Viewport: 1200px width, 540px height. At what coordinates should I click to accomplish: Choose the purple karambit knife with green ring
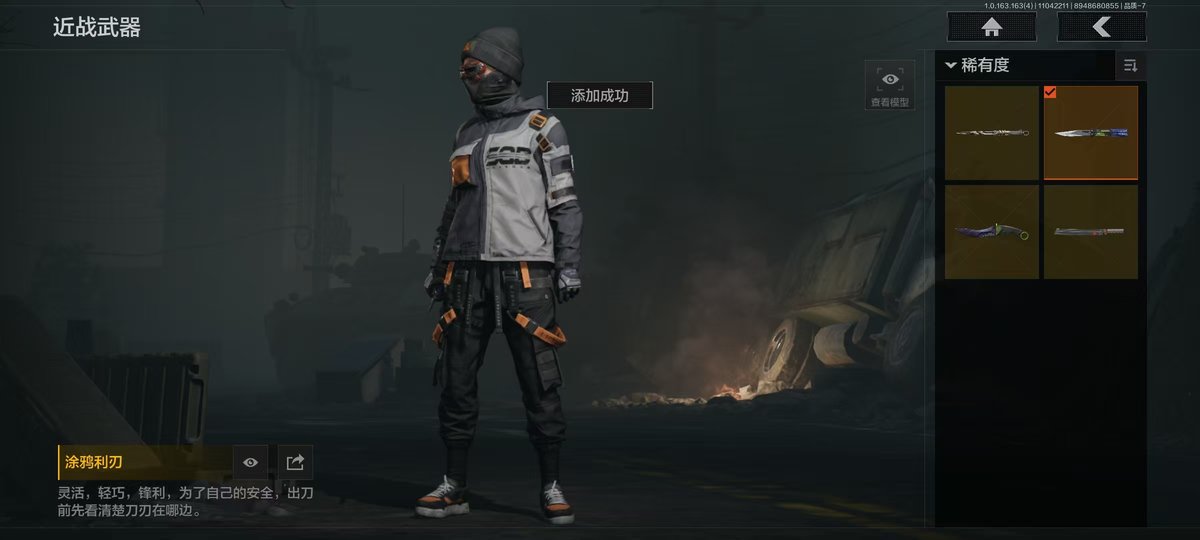pyautogui.click(x=992, y=232)
